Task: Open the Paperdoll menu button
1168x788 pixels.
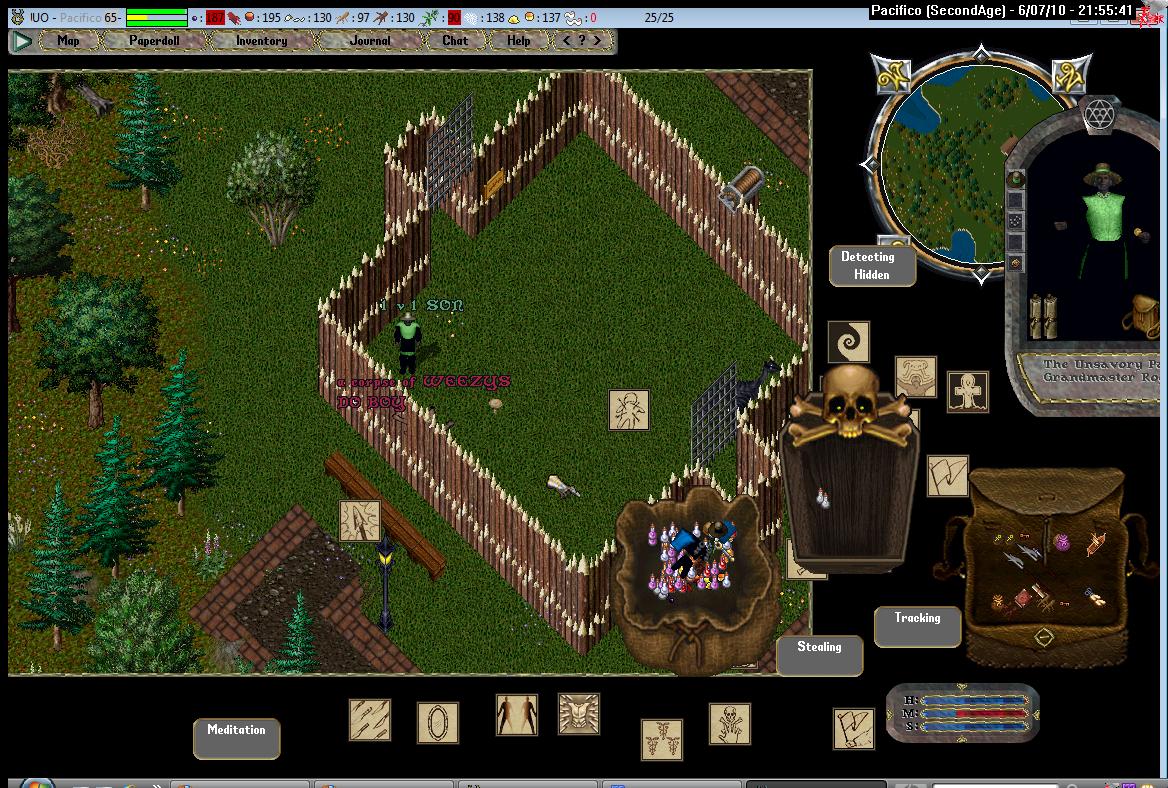Action: [154, 41]
